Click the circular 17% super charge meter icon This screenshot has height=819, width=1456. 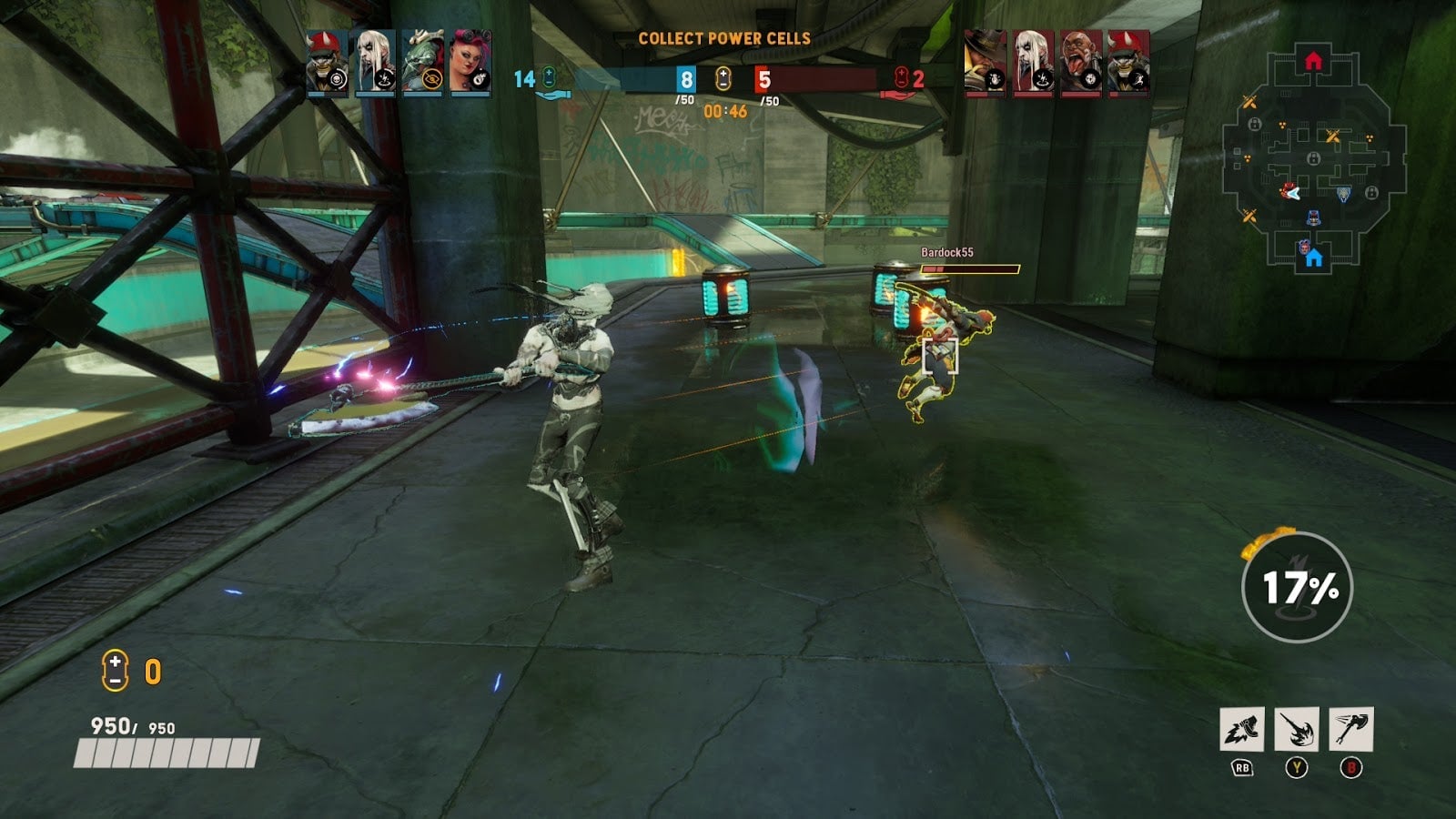(1299, 587)
